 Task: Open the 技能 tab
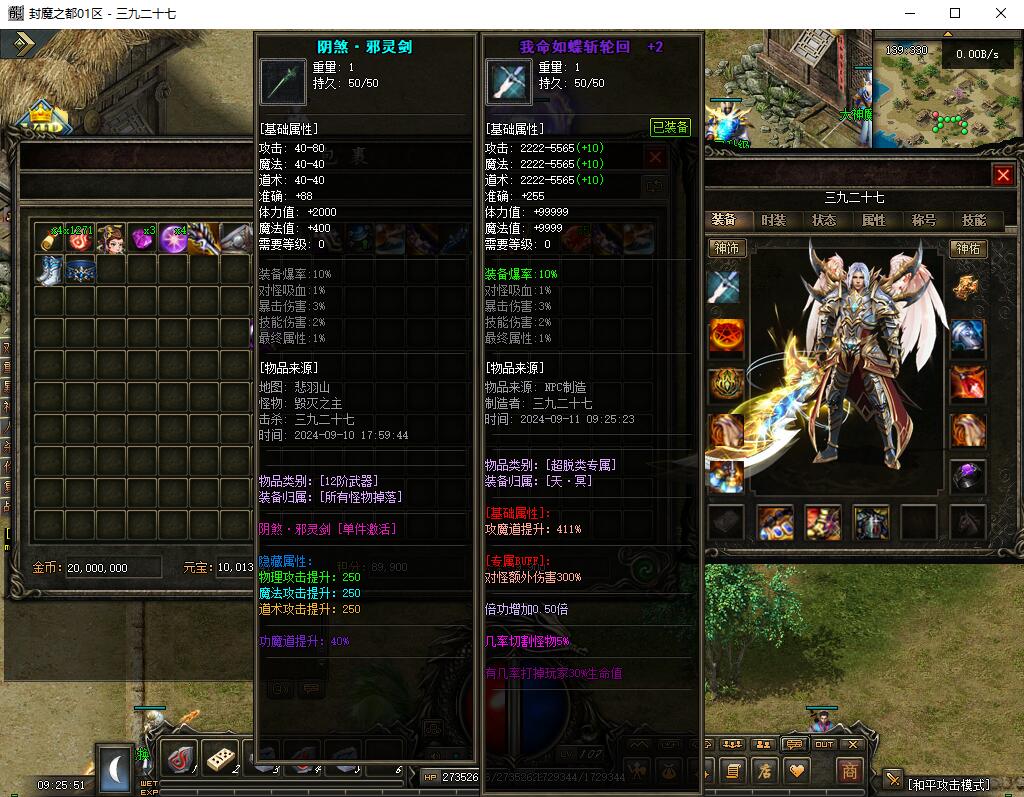tap(973, 220)
